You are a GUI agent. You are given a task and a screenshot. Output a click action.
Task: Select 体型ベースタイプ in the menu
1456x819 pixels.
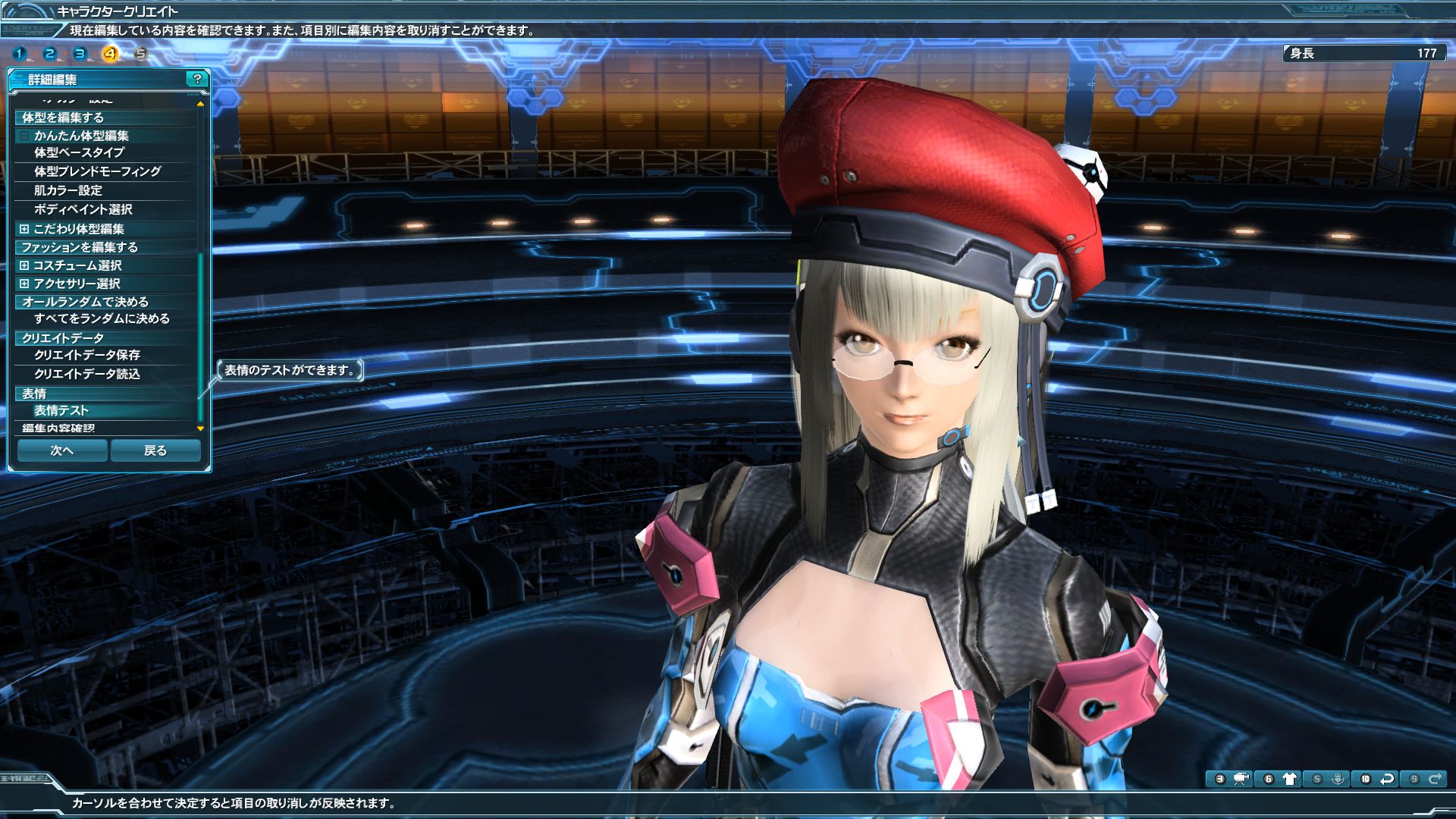click(79, 152)
